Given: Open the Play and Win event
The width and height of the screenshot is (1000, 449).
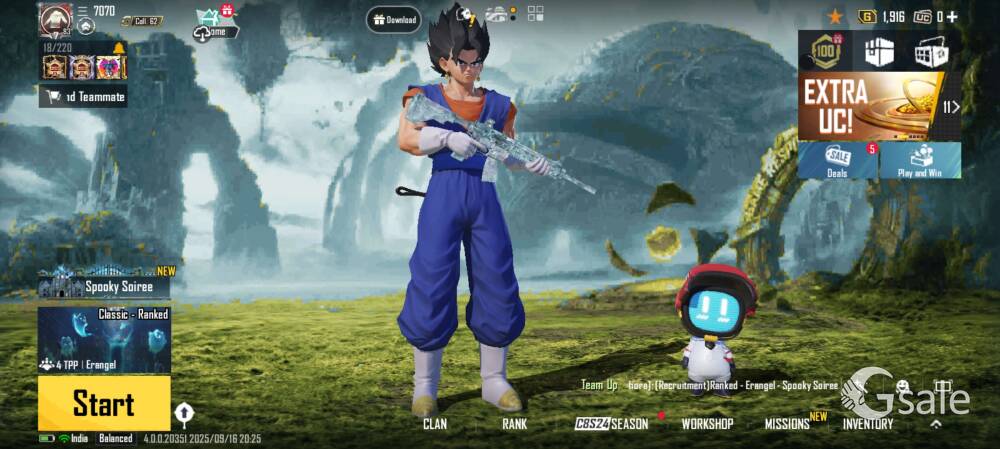Looking at the screenshot, I should click(920, 160).
